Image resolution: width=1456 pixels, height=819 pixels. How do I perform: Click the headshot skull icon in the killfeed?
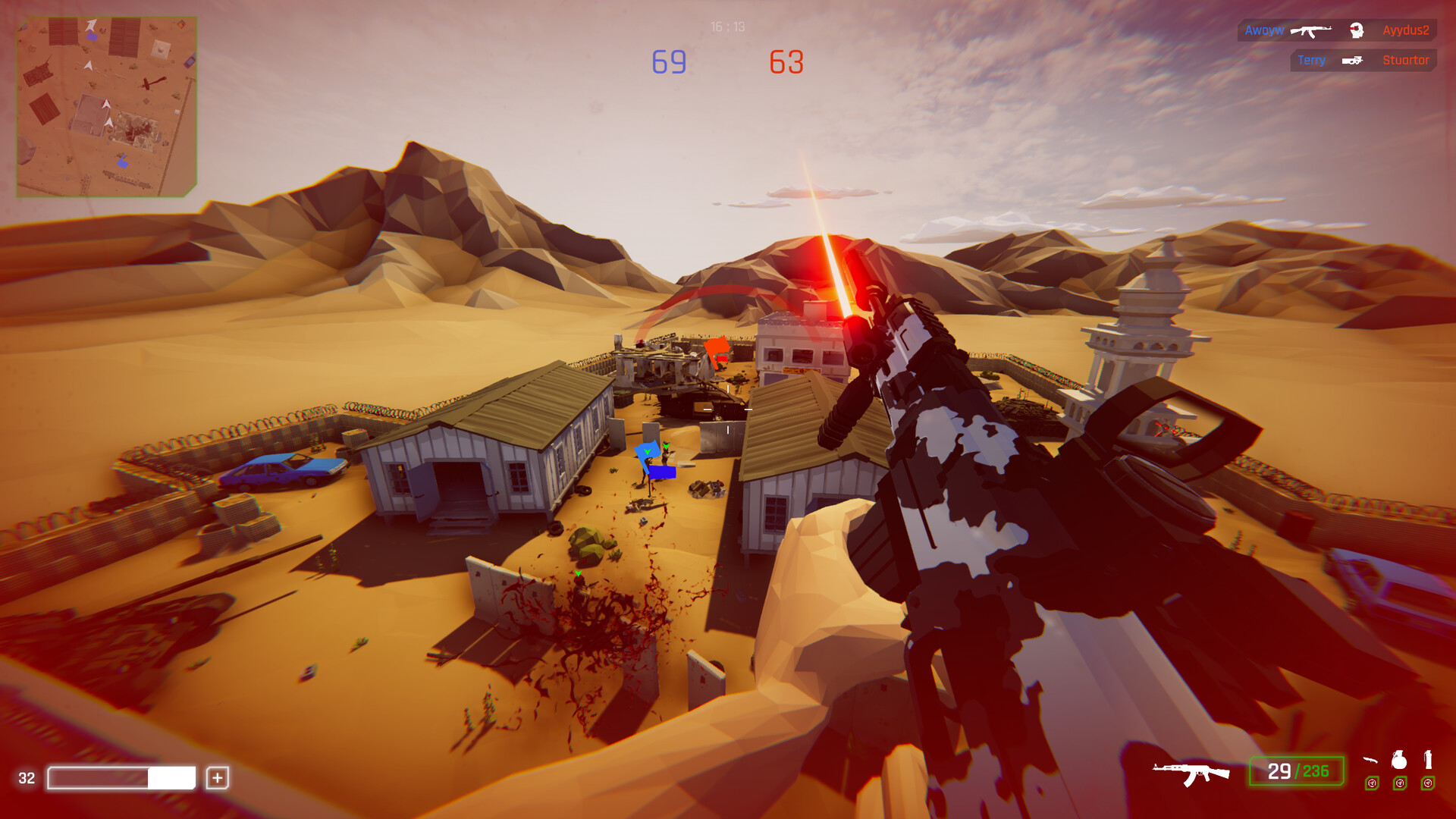tap(1356, 31)
